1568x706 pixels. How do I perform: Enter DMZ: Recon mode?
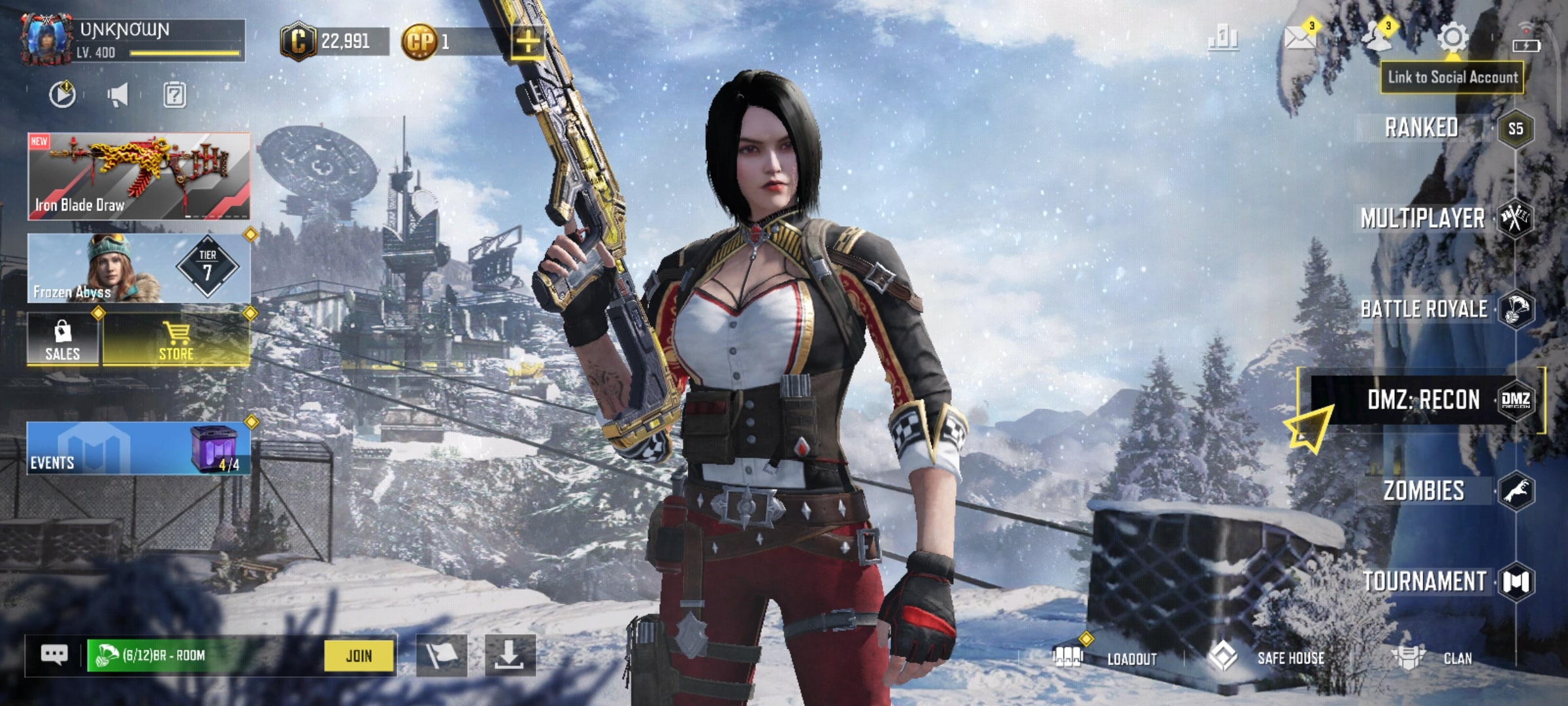[1424, 399]
